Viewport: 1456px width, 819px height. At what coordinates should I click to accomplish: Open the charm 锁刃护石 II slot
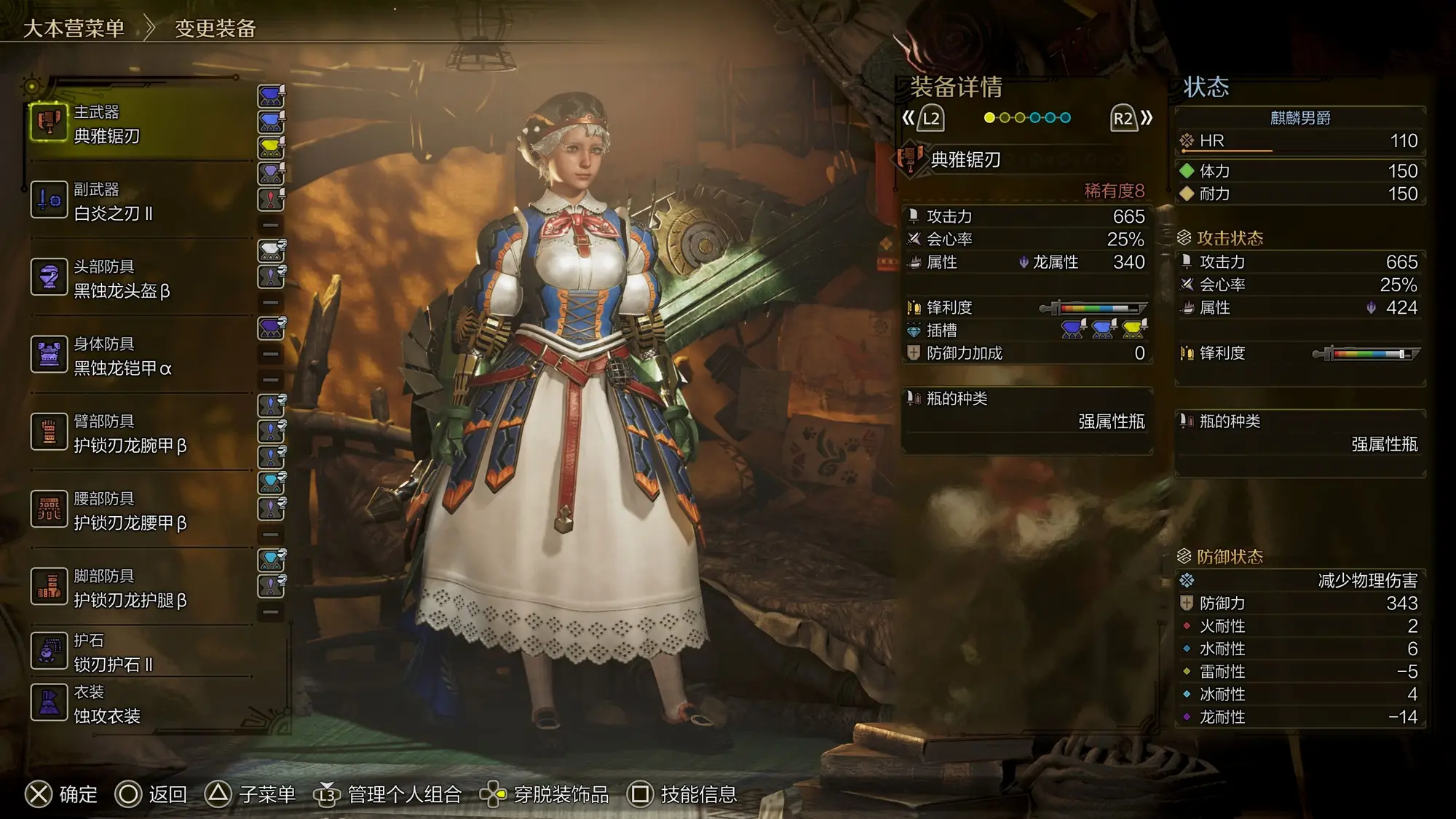tap(138, 652)
